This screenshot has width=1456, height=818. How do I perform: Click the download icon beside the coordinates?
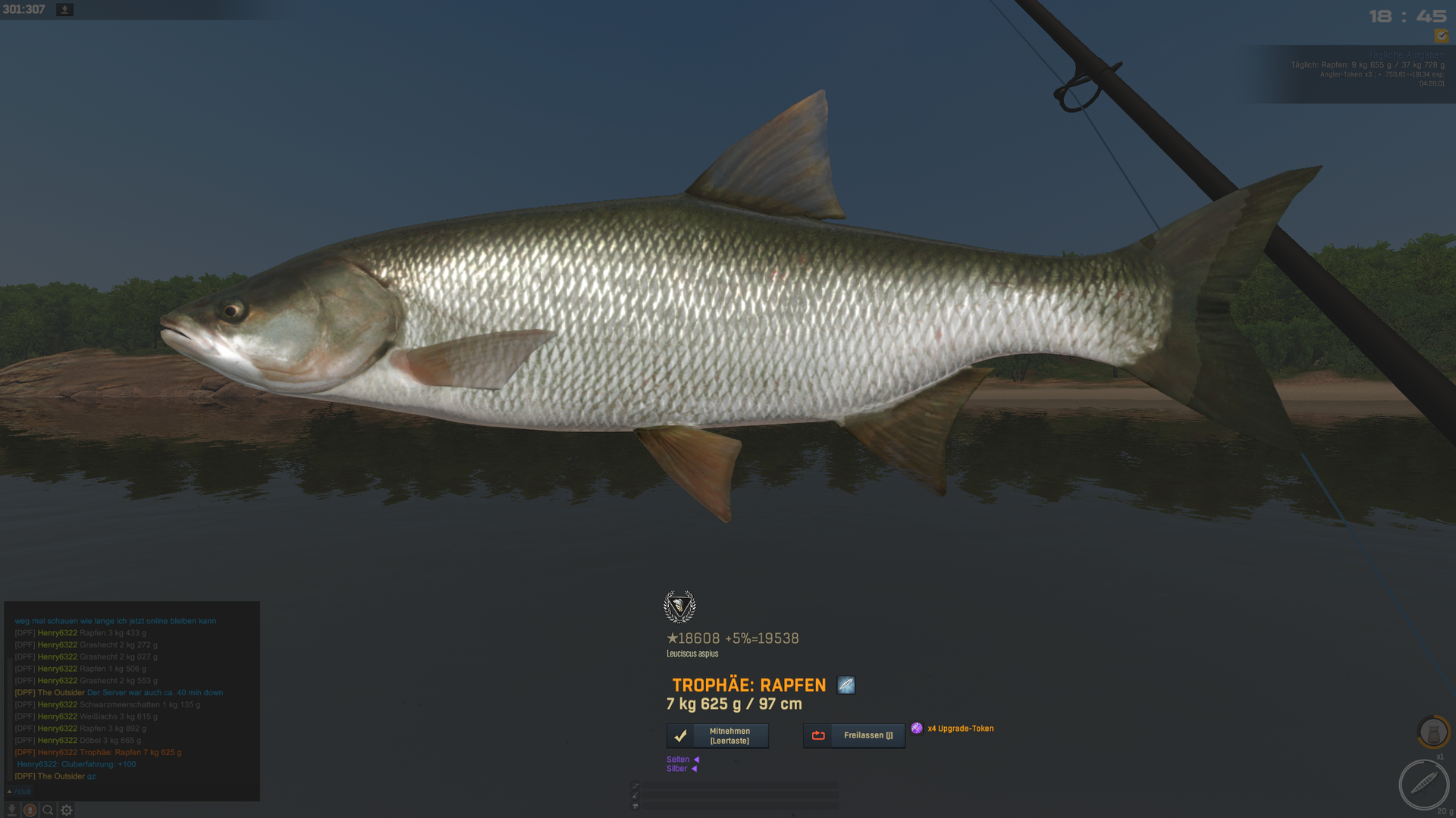coord(65,10)
